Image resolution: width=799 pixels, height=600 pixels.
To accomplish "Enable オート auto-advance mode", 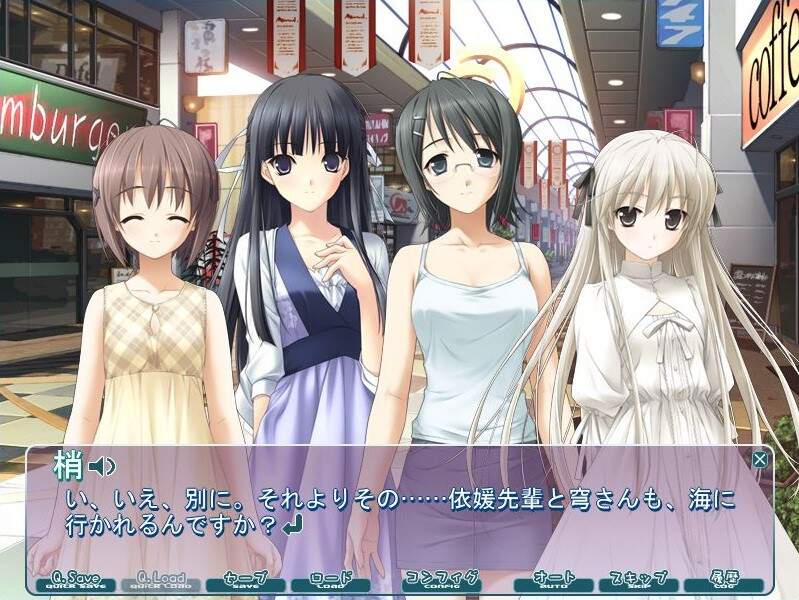I will tap(553, 581).
